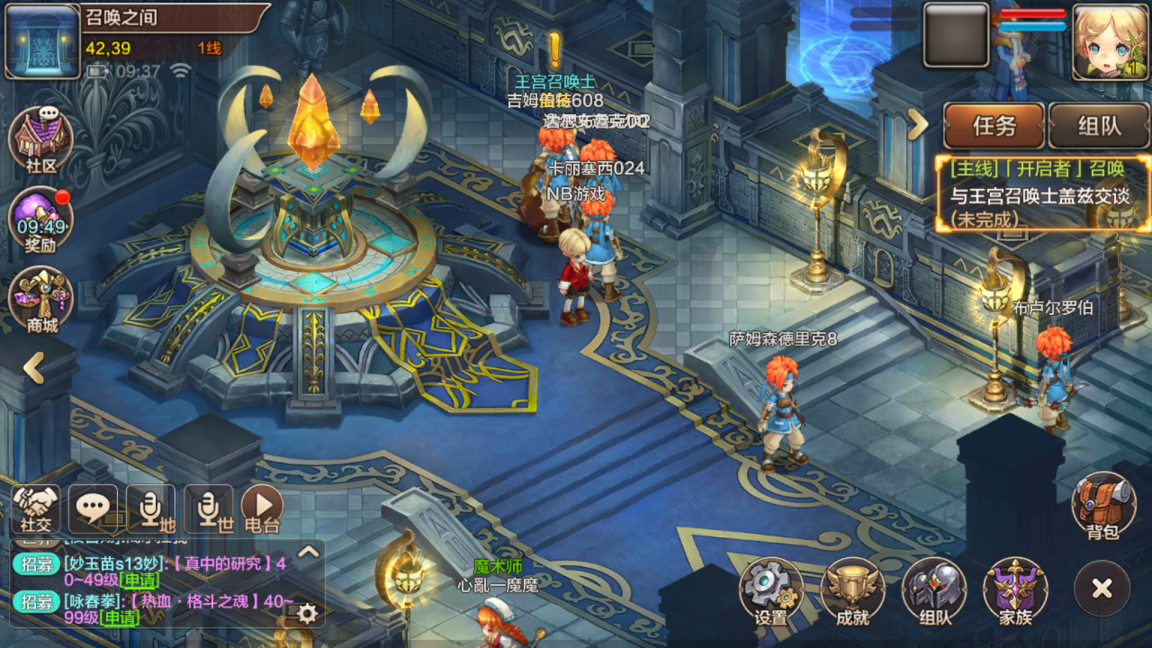This screenshot has width=1152, height=648.
Task: Open chat settings gear in chat box
Action: click(x=307, y=613)
